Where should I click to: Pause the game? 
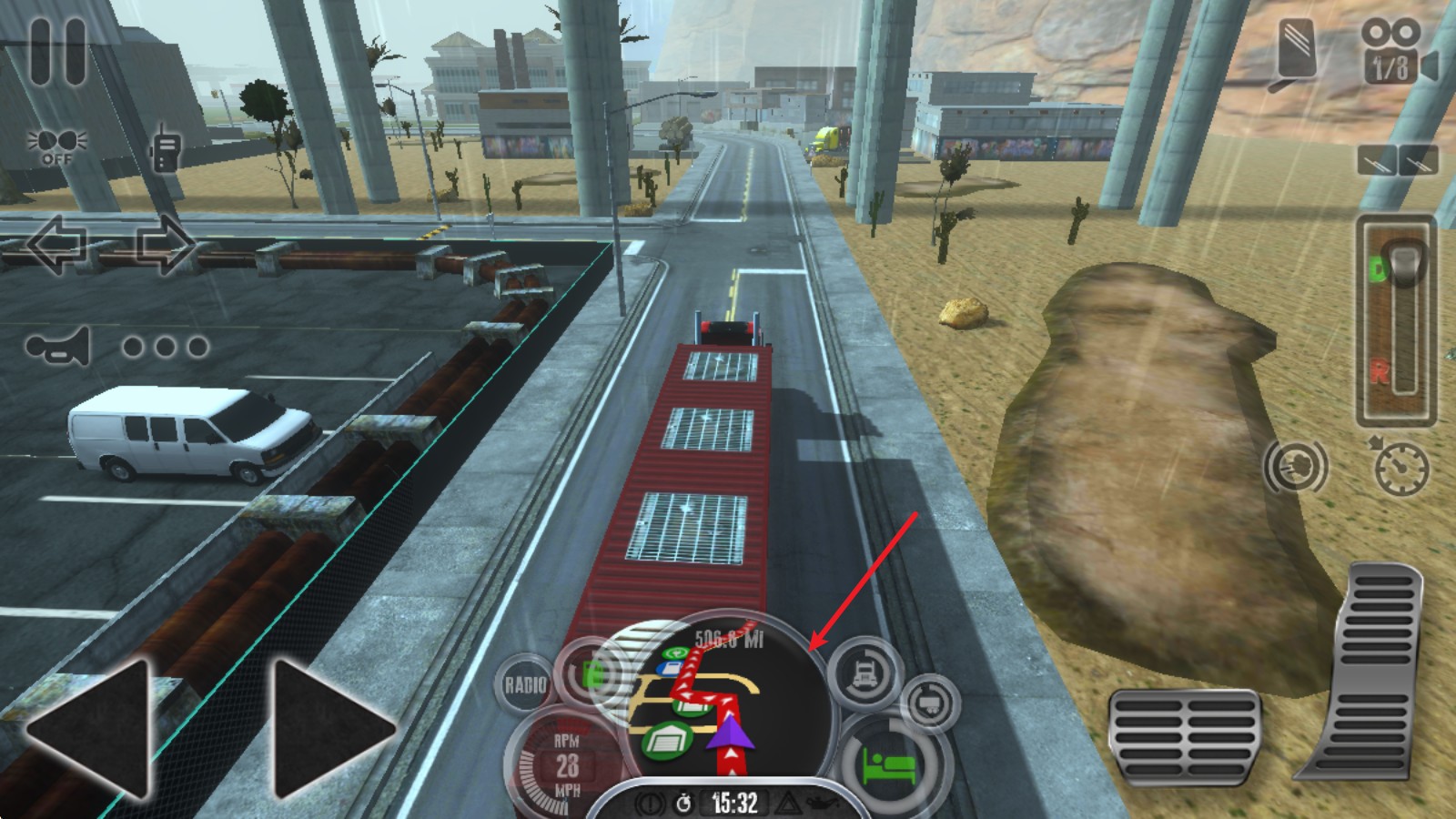(x=58, y=51)
